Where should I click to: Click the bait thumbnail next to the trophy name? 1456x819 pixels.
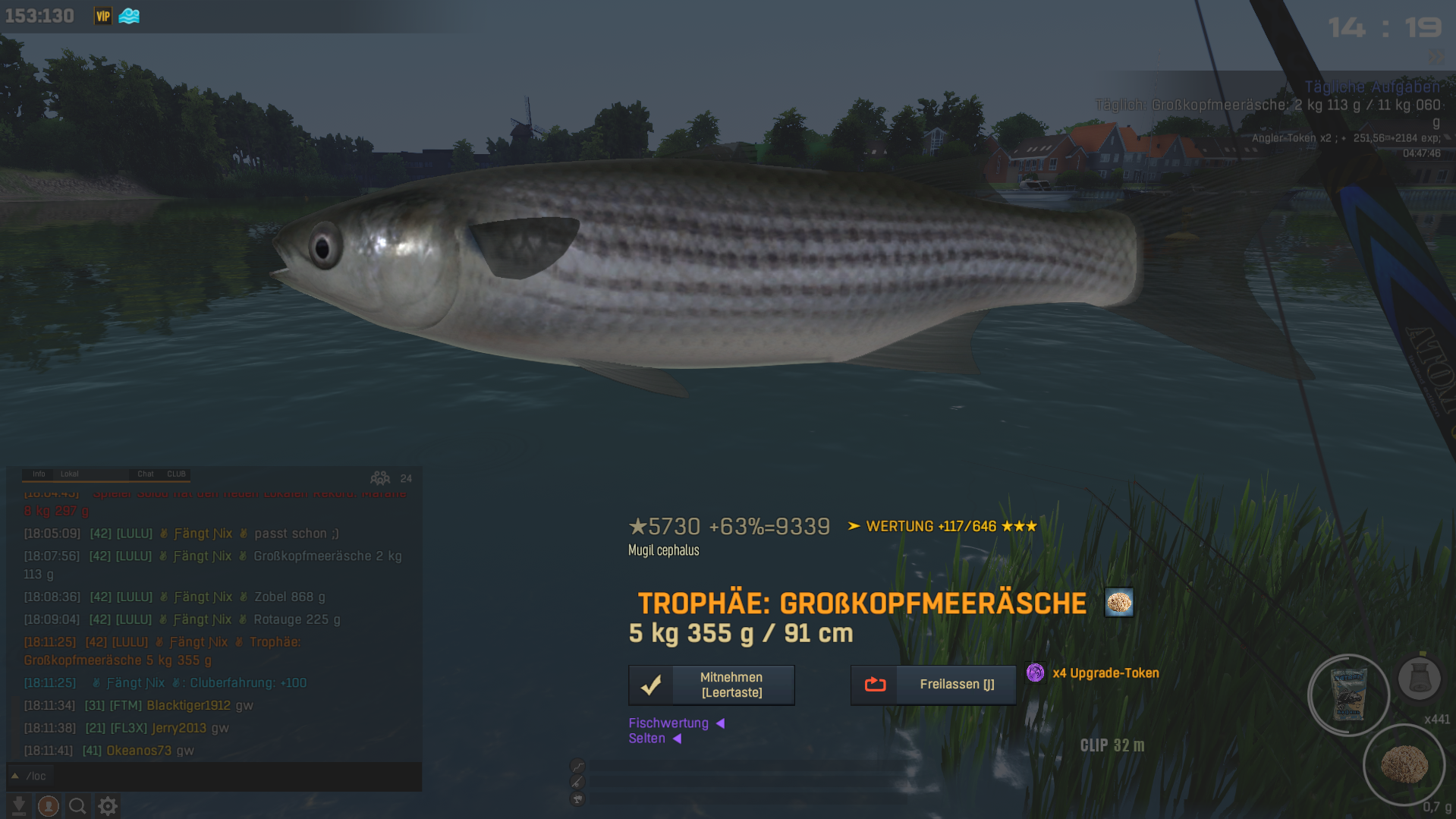[x=1118, y=603]
